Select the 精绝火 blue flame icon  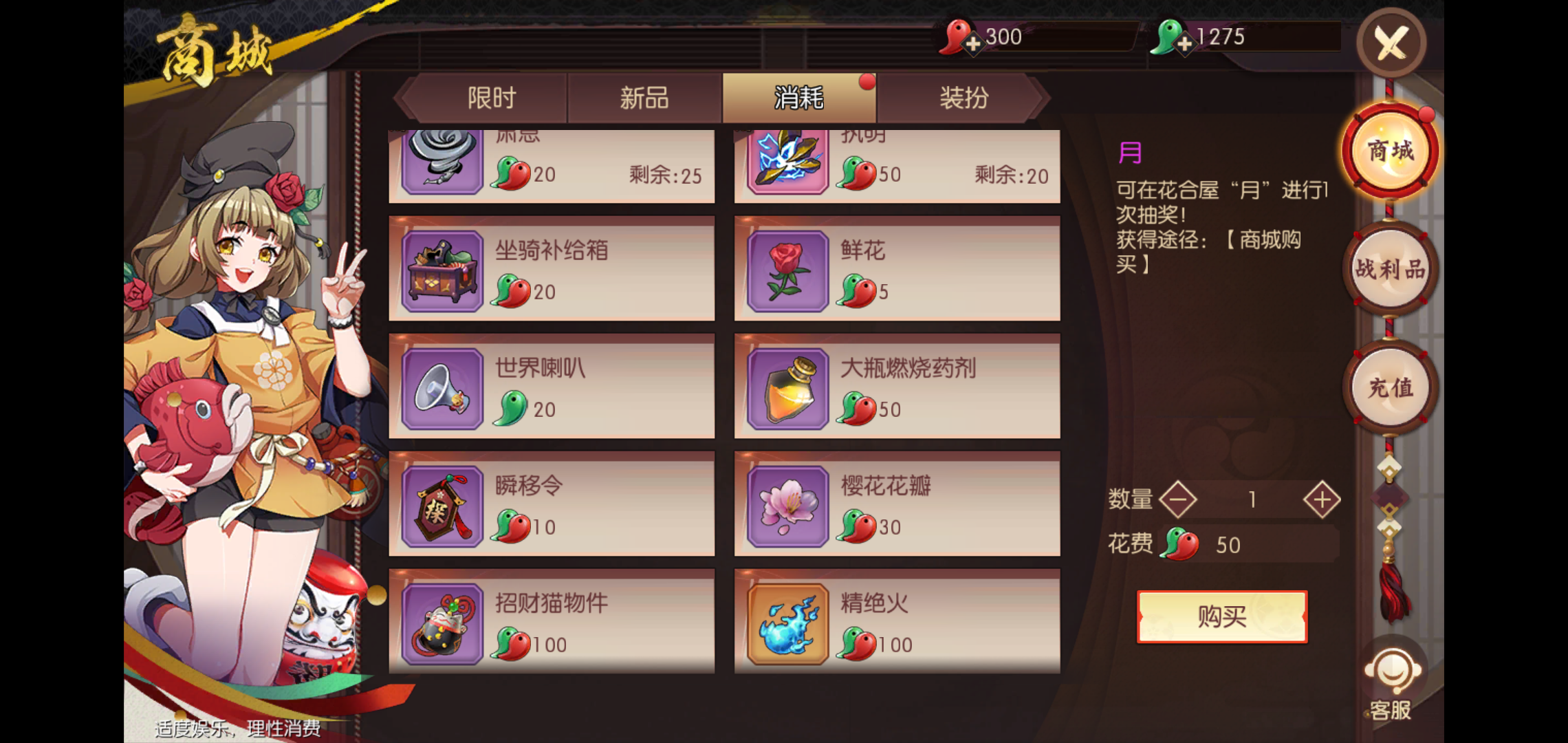pyautogui.click(x=786, y=624)
